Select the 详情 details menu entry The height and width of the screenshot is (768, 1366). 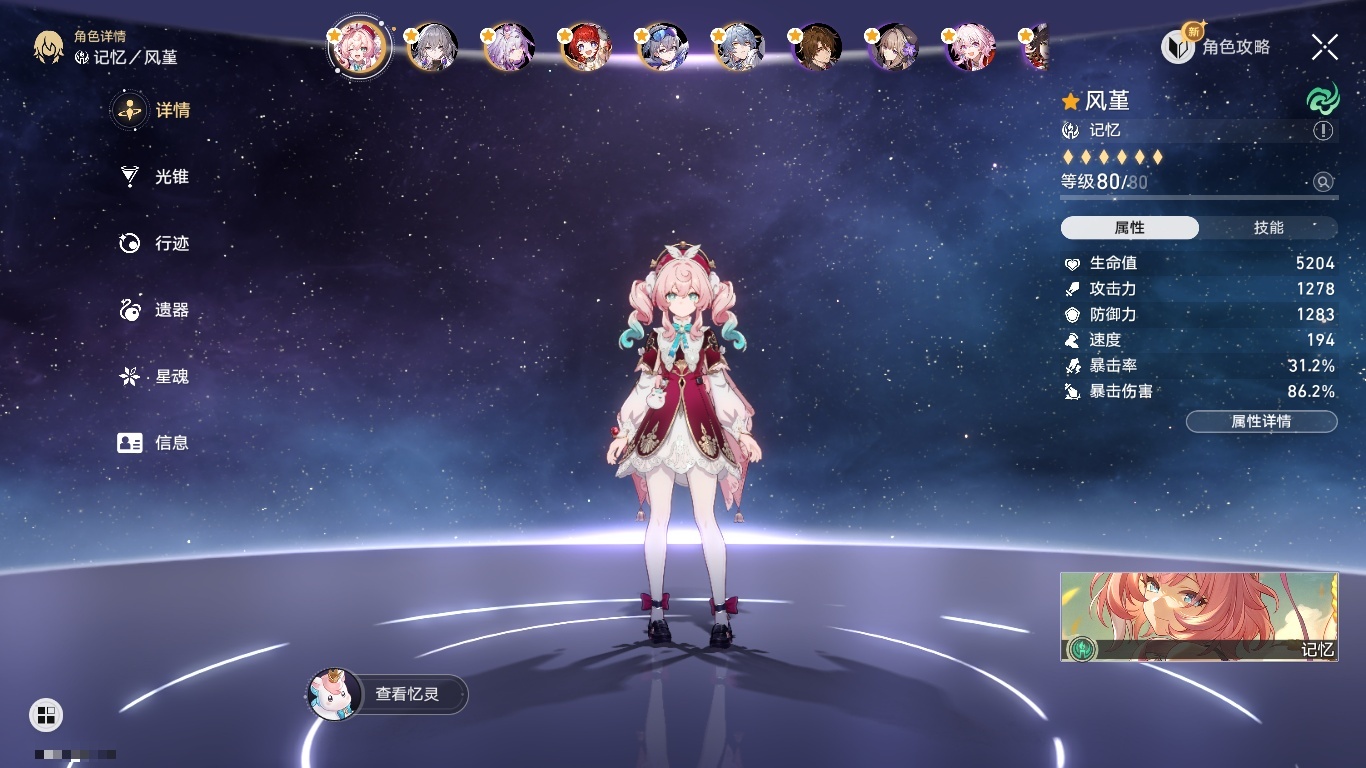coord(153,110)
